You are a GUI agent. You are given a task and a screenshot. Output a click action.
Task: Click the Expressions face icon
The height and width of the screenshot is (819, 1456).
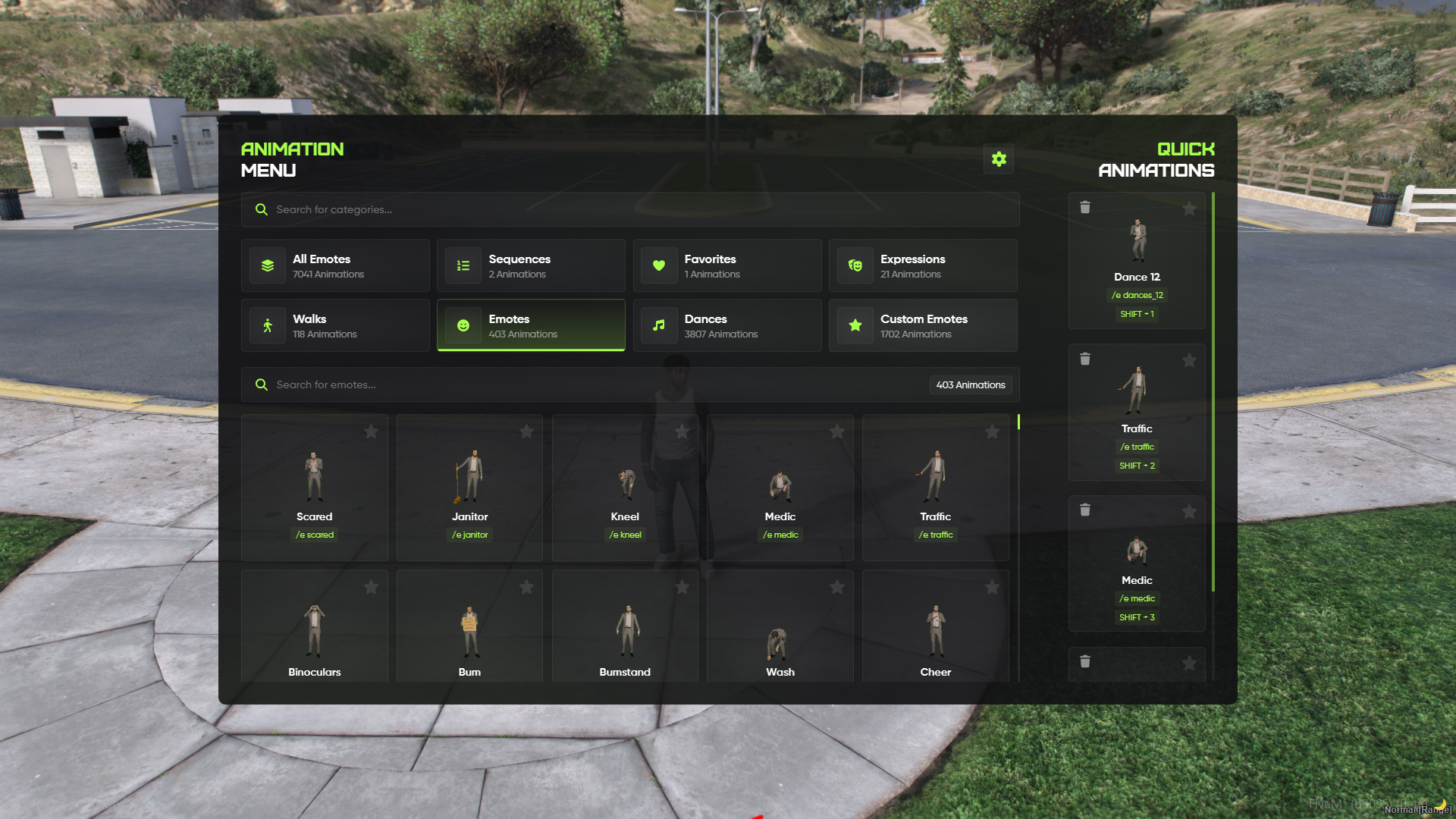pos(855,265)
